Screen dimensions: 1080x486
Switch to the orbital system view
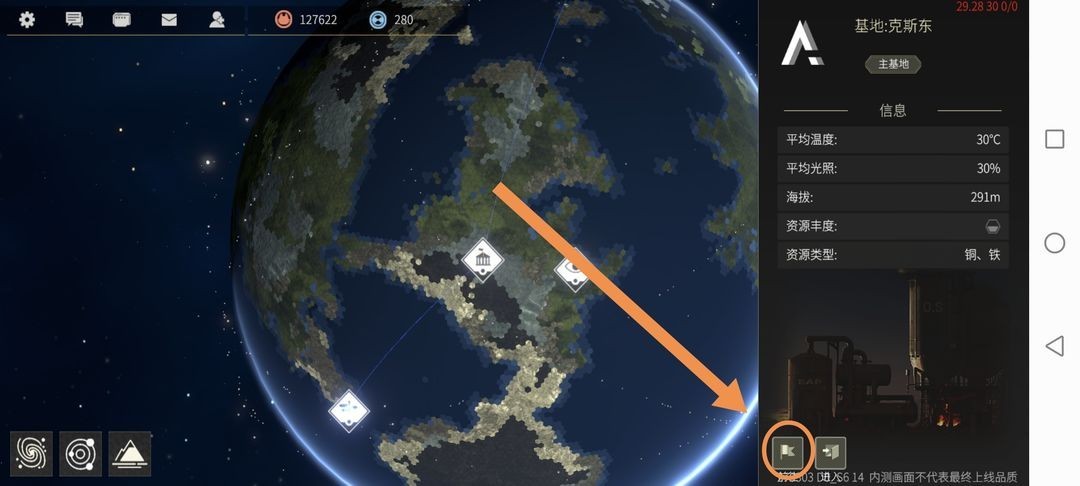80,453
